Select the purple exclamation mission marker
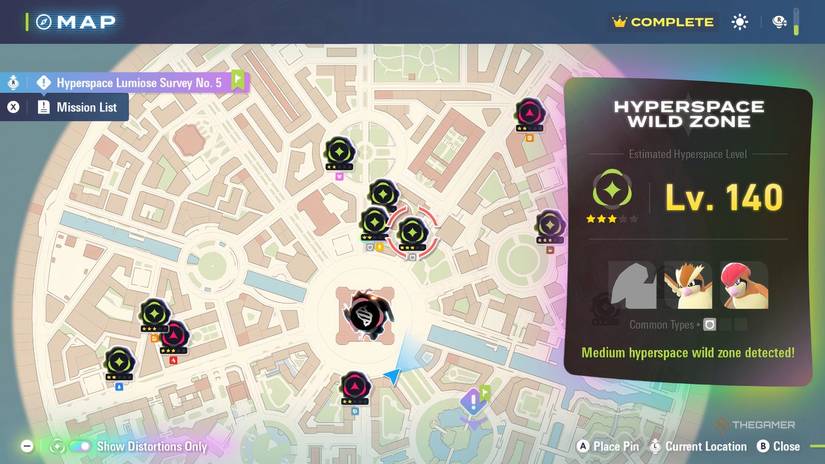The width and height of the screenshot is (825, 464). tap(471, 402)
